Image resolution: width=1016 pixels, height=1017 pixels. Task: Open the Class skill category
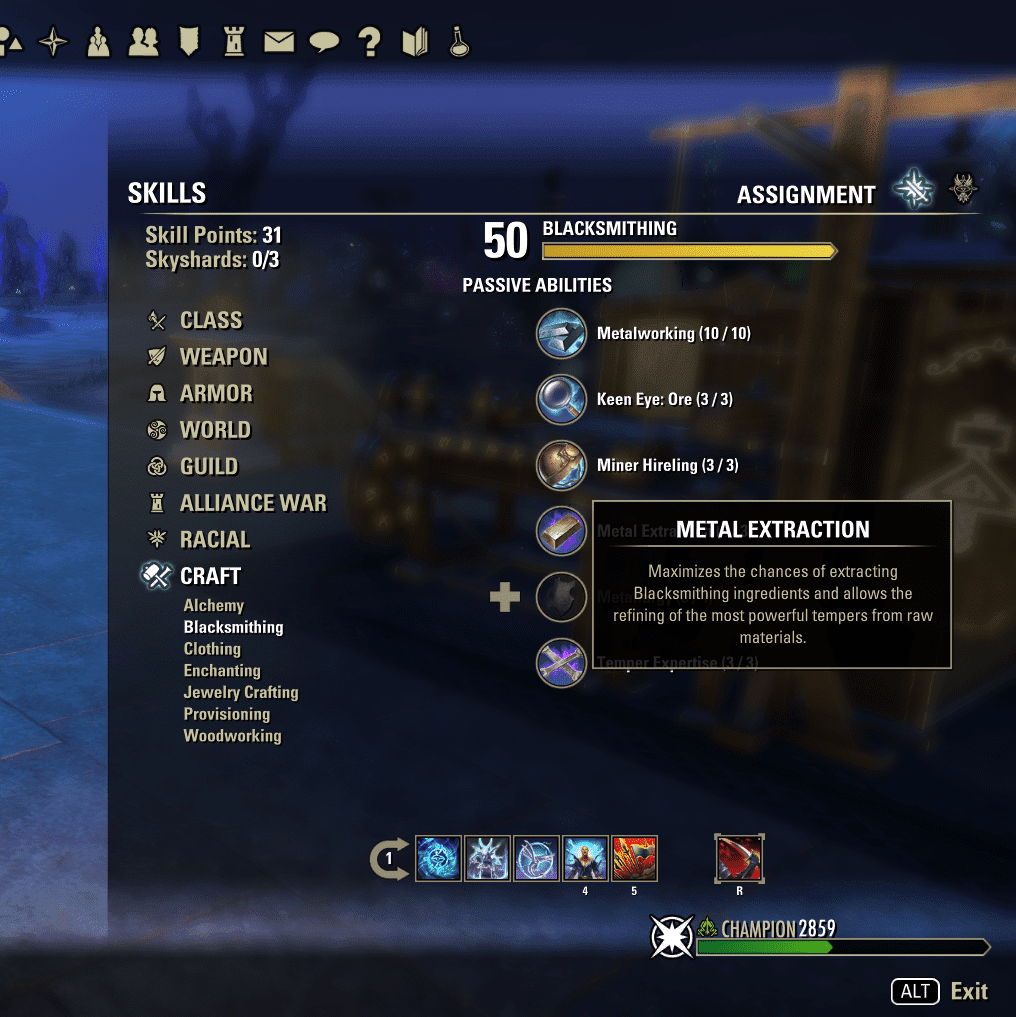click(x=210, y=320)
